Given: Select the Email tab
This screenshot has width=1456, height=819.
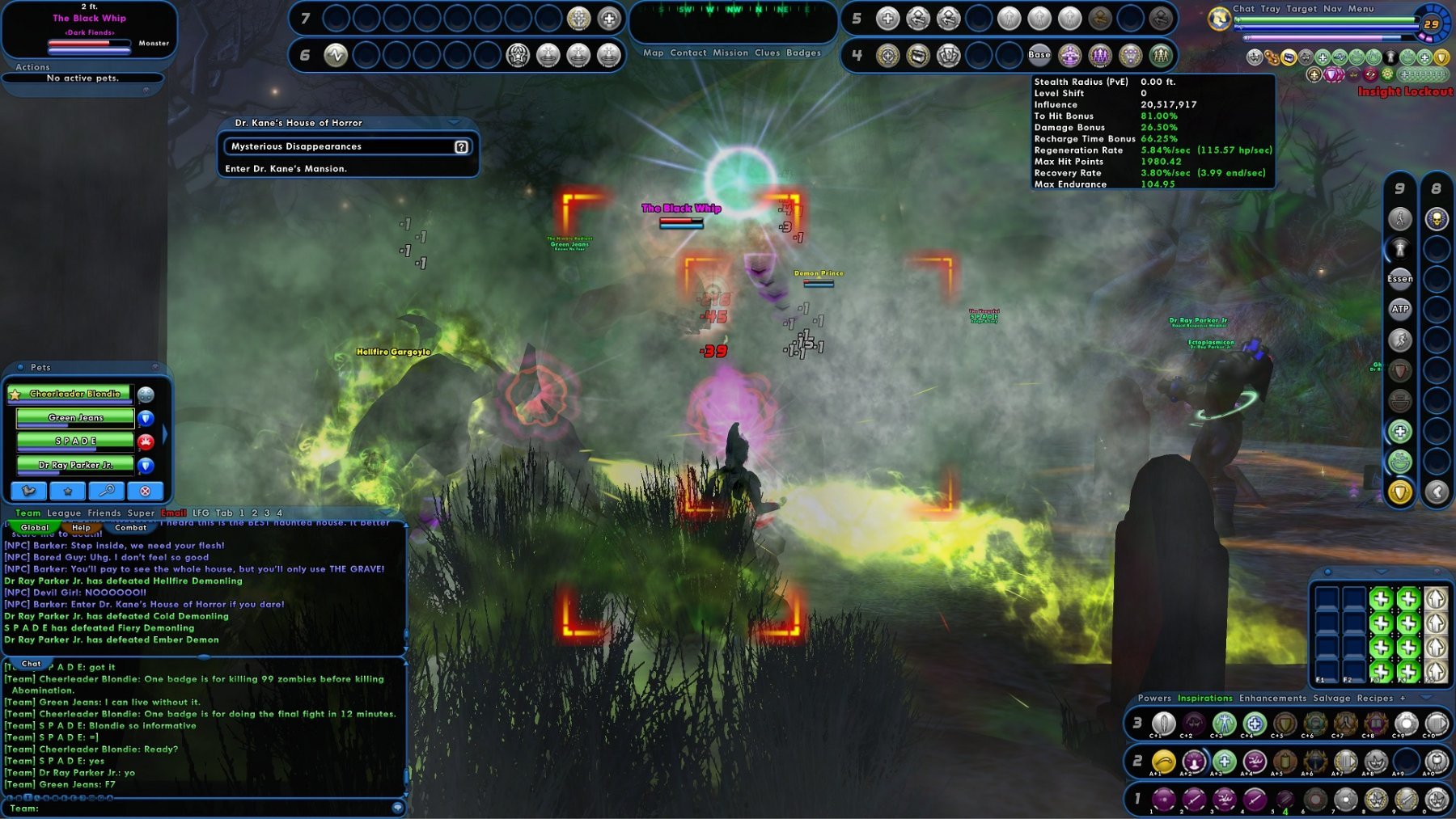Looking at the screenshot, I should pyautogui.click(x=173, y=513).
